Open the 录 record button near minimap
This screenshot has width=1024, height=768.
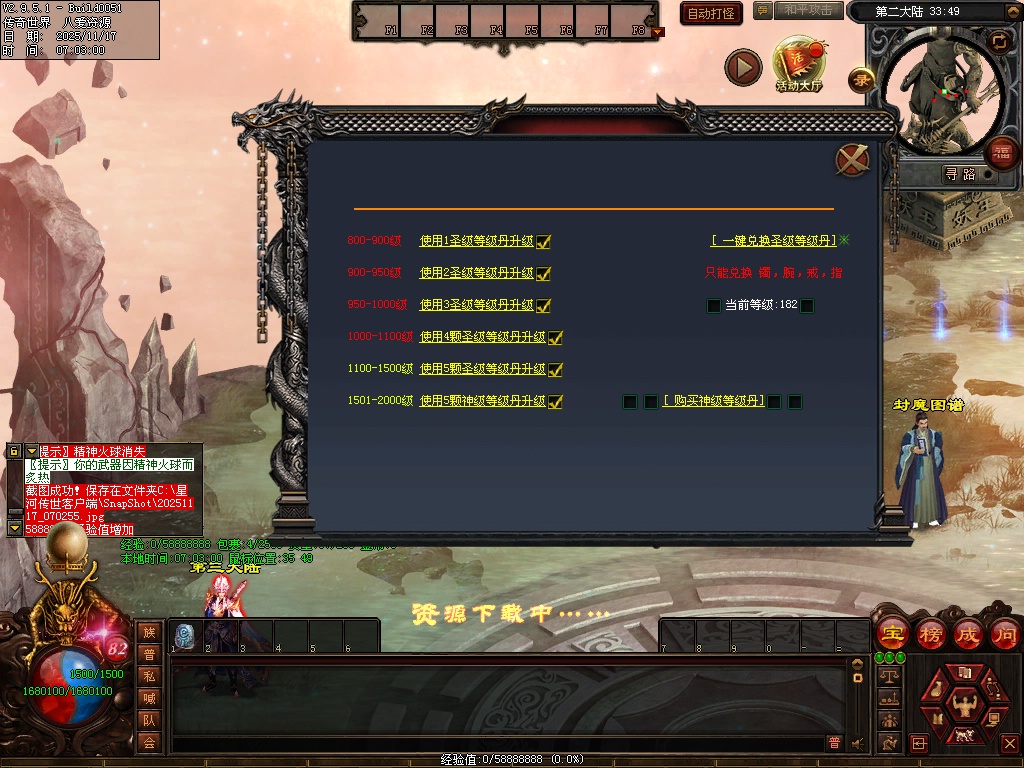pyautogui.click(x=861, y=80)
